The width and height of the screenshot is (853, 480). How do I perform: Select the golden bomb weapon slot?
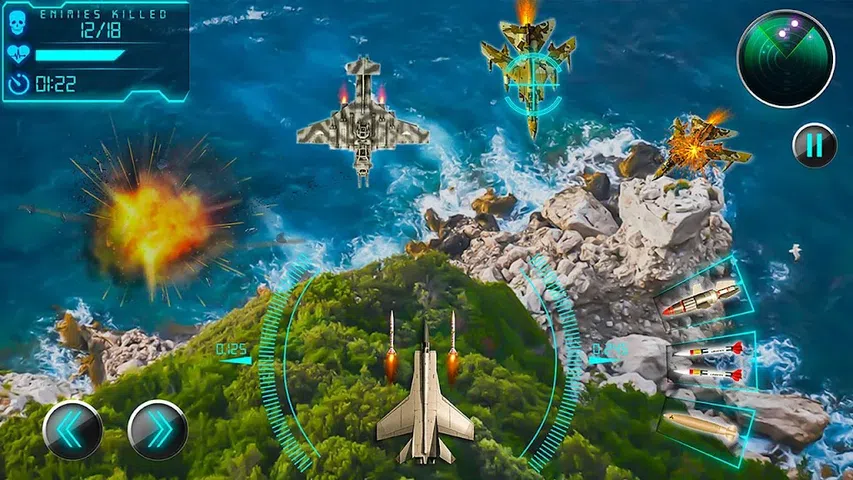[x=703, y=425]
